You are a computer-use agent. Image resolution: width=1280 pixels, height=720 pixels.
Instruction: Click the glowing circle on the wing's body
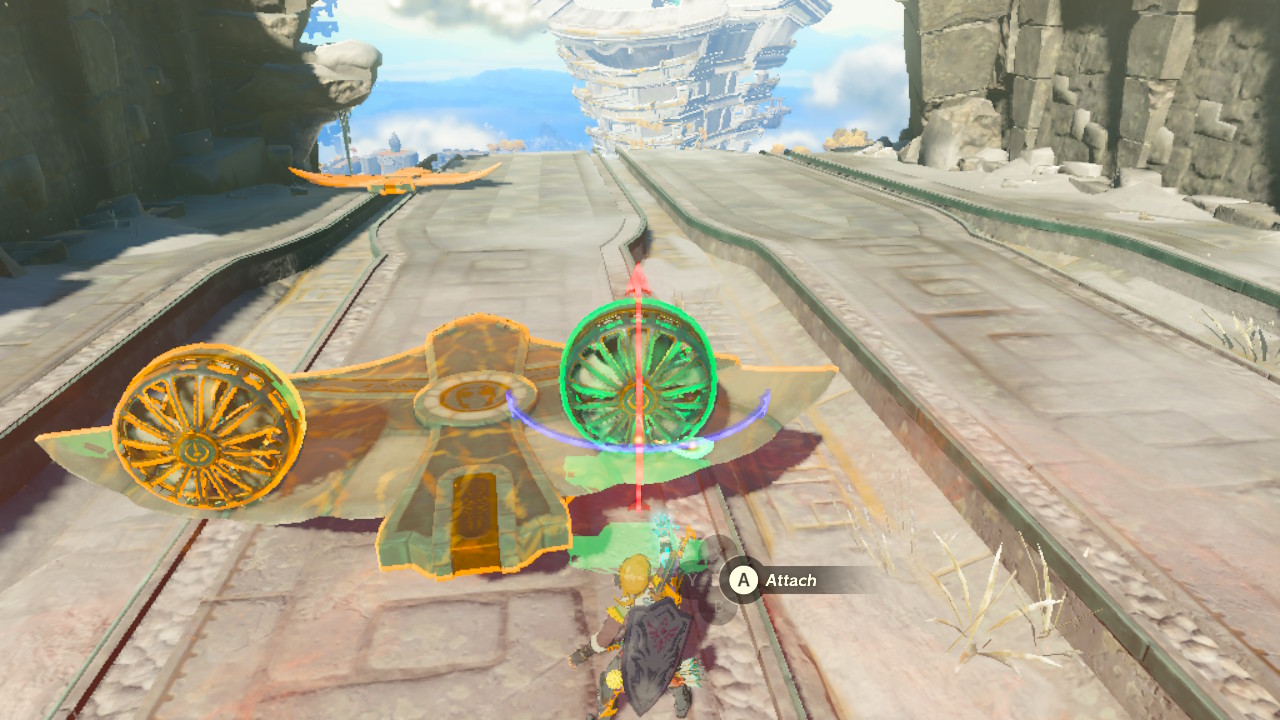[x=476, y=395]
